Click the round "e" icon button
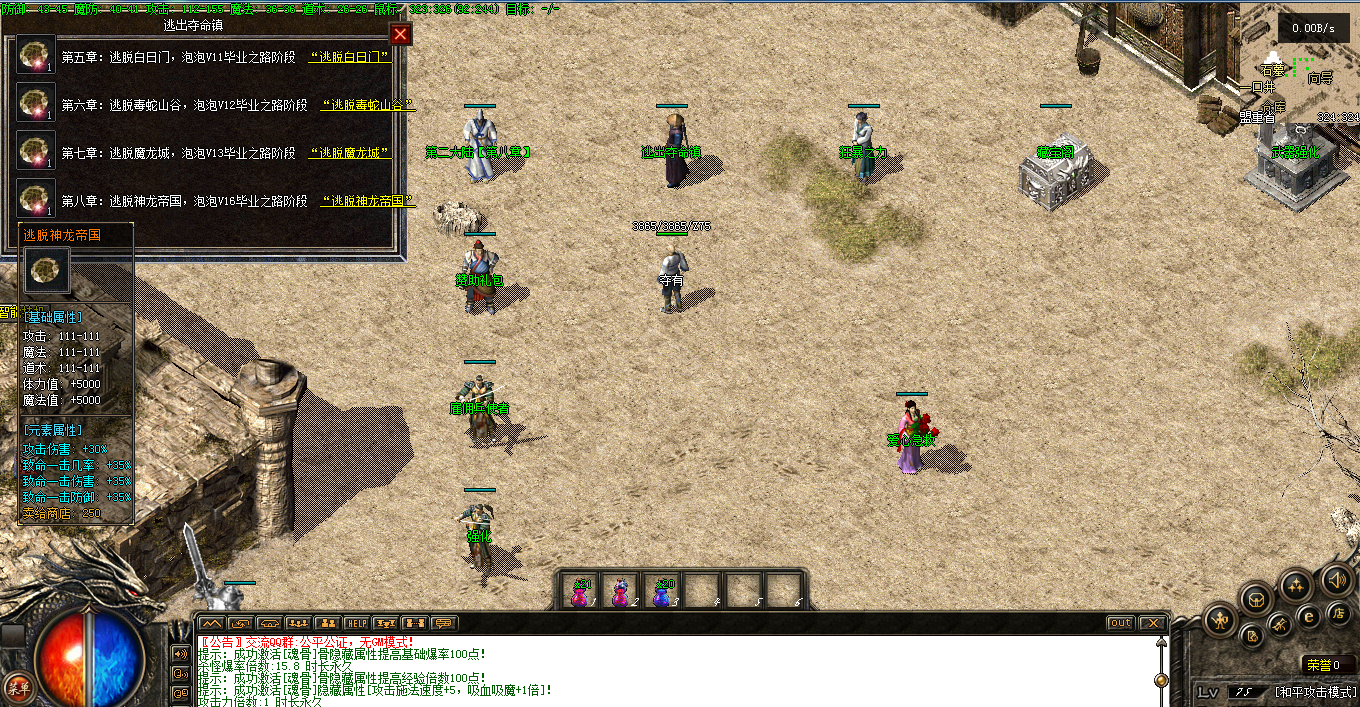Image resolution: width=1360 pixels, height=707 pixels. 1309,617
